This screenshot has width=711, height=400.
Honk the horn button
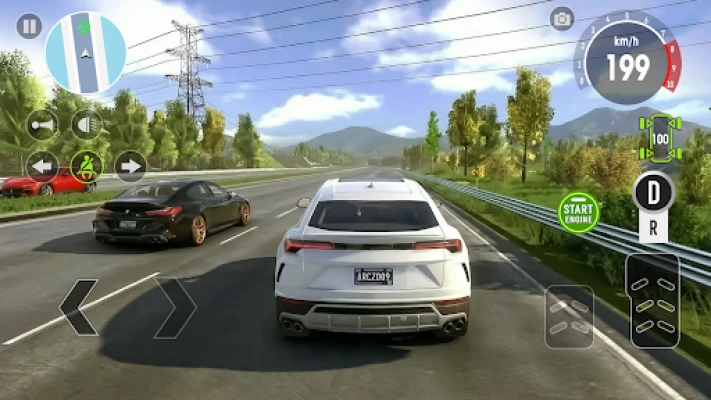(x=42, y=125)
